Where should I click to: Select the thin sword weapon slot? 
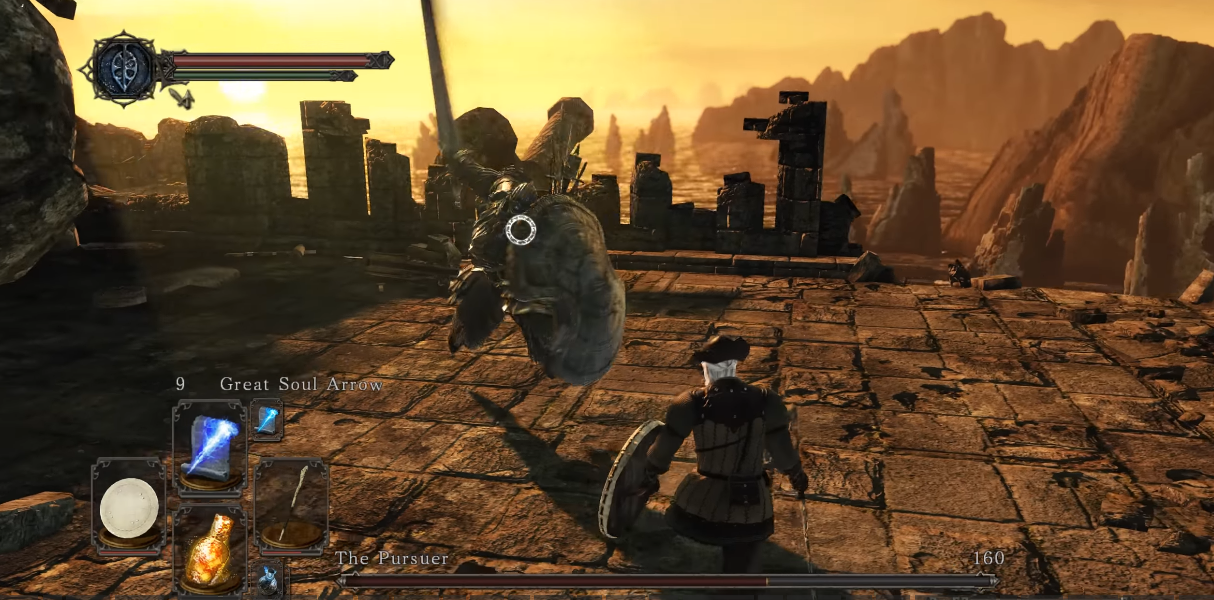click(x=291, y=507)
